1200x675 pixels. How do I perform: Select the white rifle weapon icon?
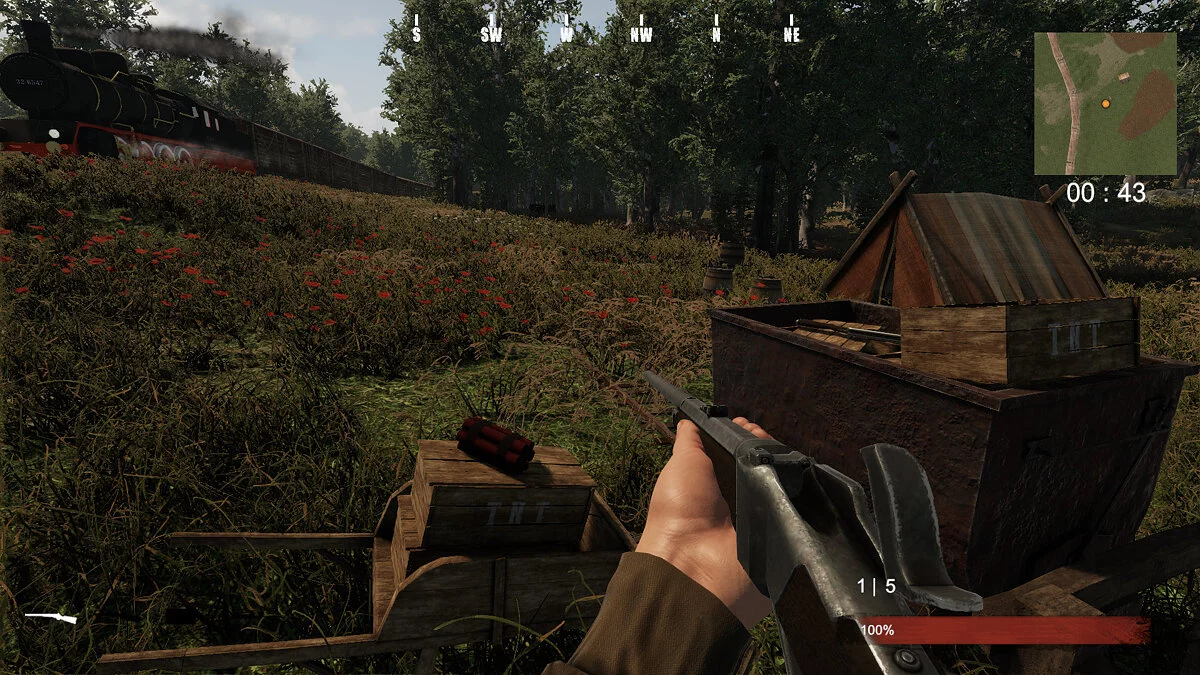[50, 618]
